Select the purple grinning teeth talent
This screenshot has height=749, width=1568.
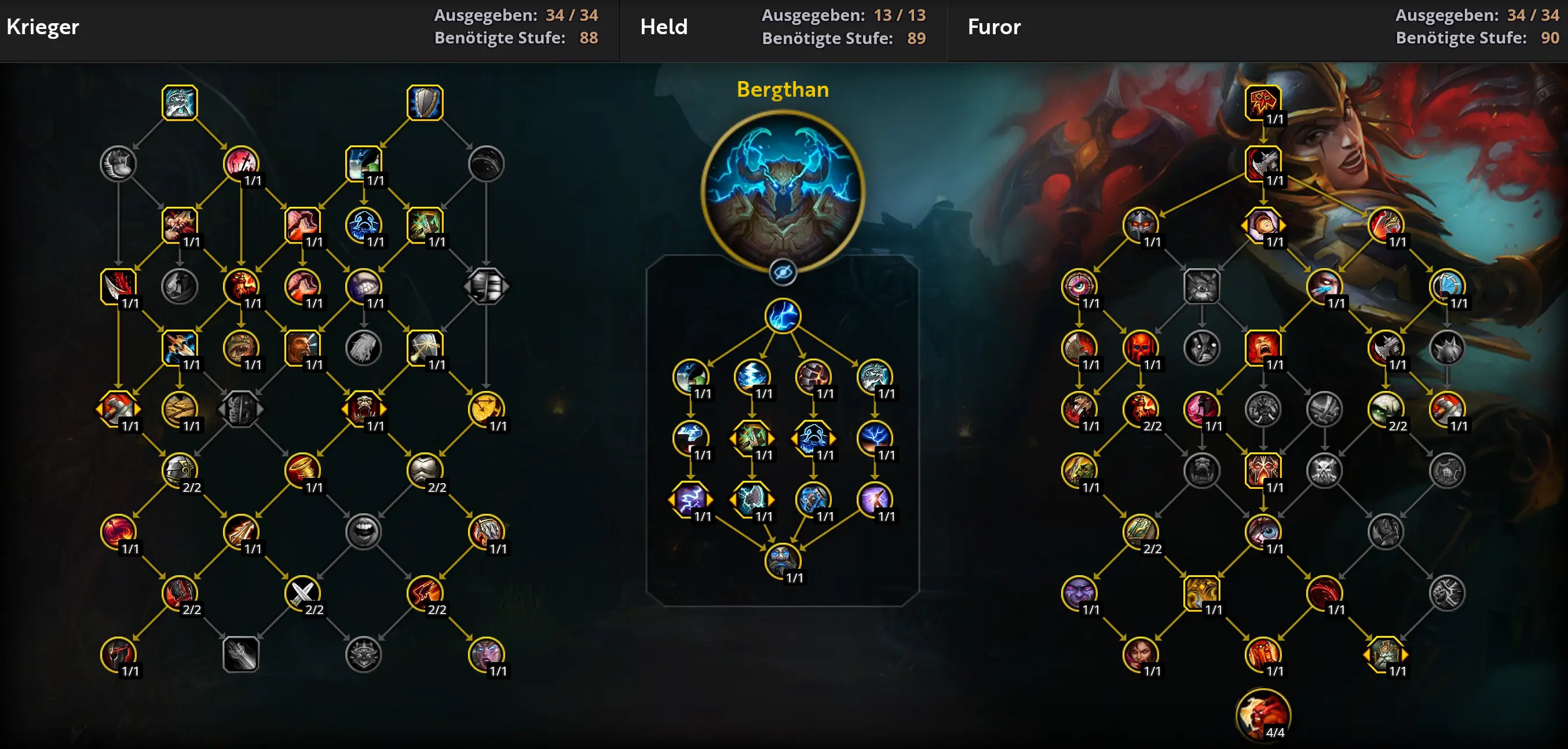tap(363, 286)
